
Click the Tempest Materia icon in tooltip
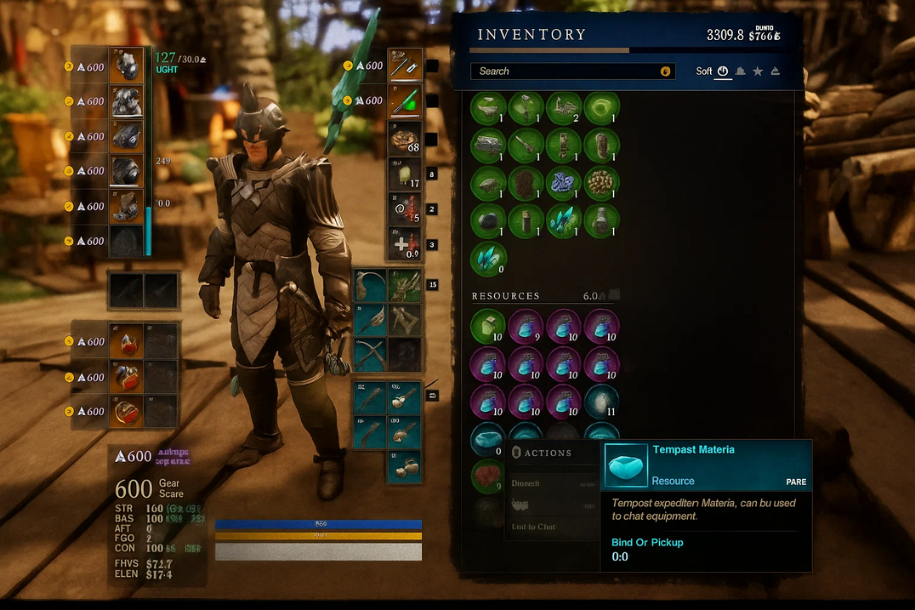tap(626, 465)
